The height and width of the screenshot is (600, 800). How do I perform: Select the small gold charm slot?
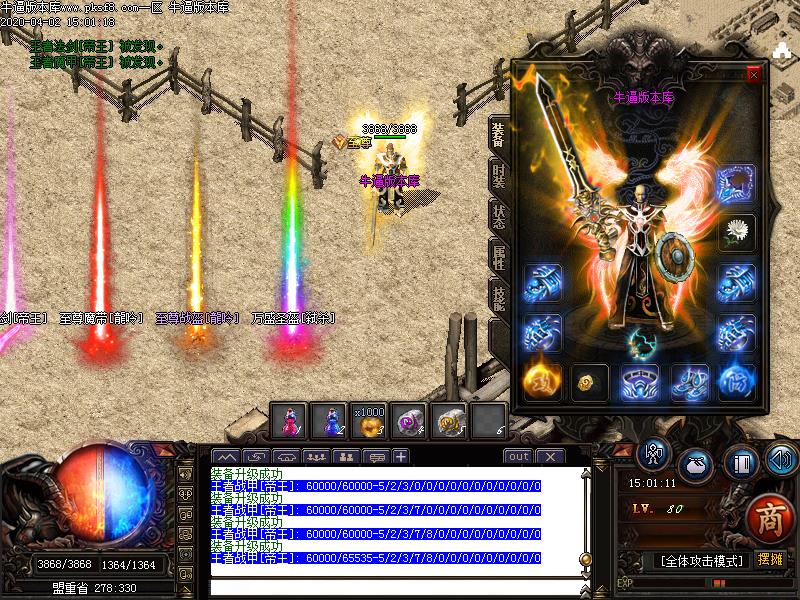(590, 382)
